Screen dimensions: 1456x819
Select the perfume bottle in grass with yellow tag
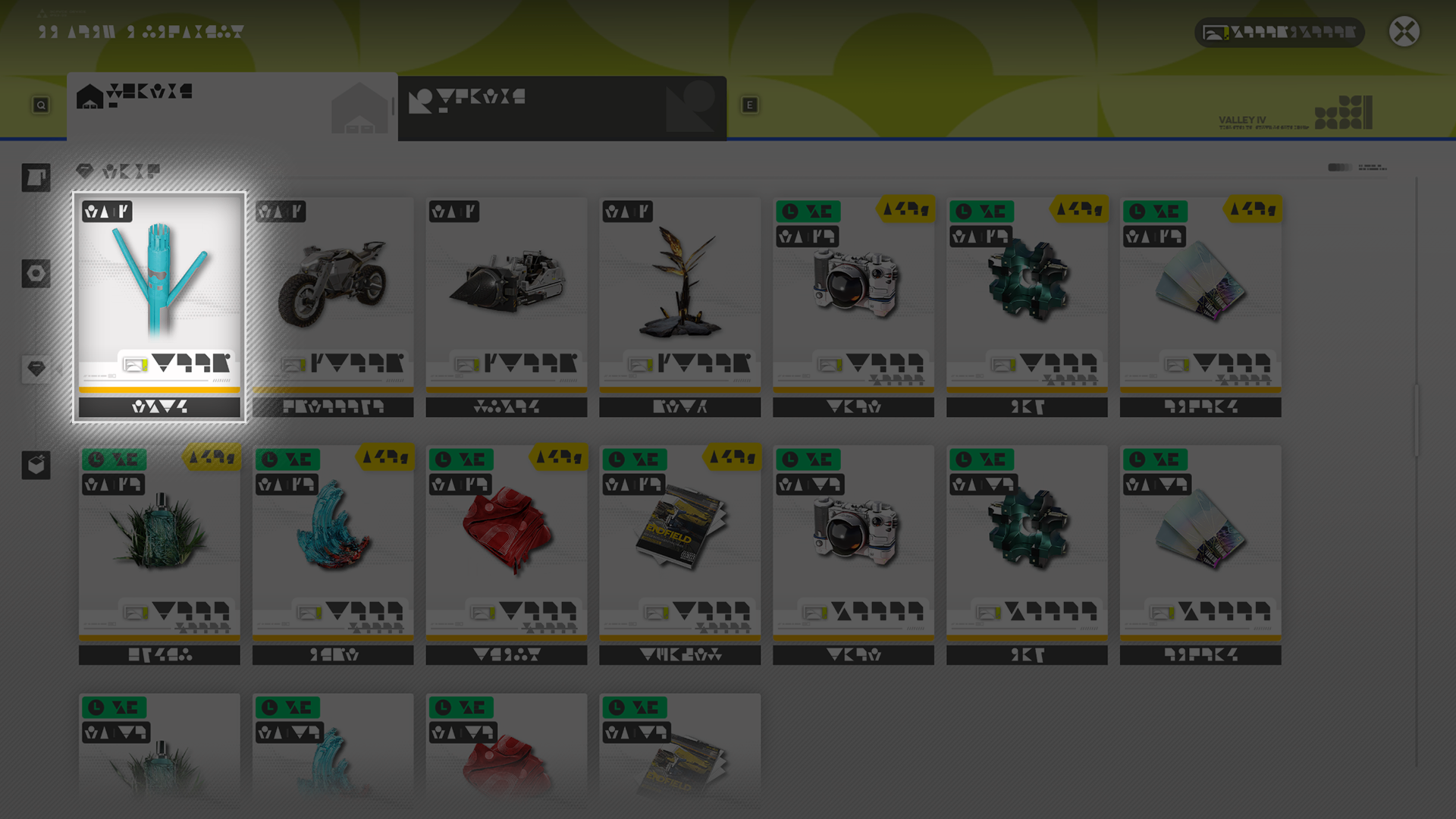click(159, 554)
